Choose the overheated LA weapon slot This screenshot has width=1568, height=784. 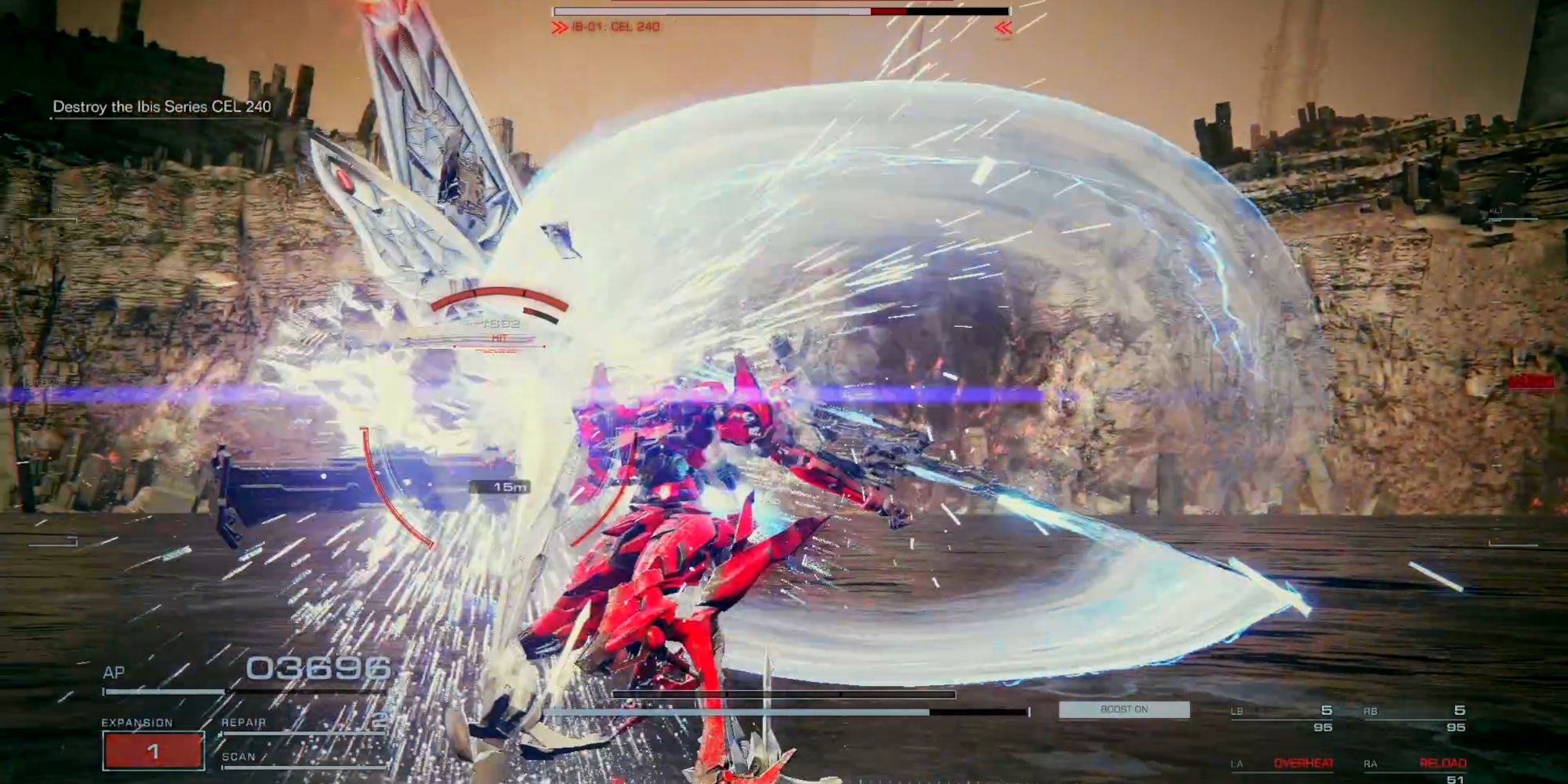click(1282, 763)
